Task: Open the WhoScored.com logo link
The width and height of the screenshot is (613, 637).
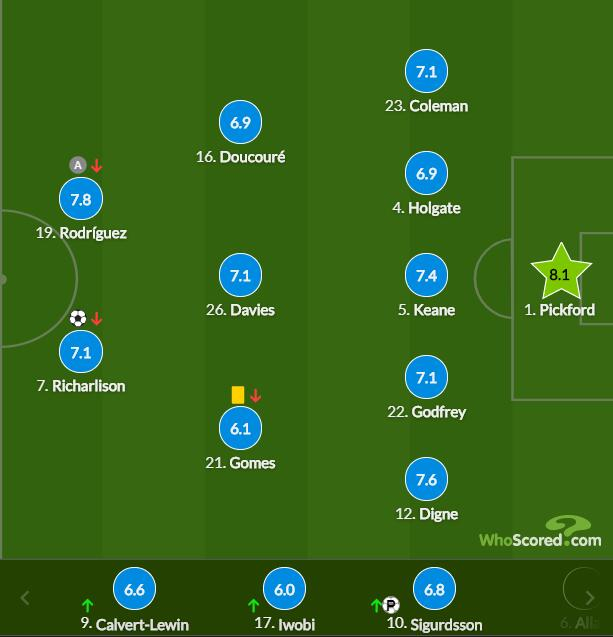Action: pyautogui.click(x=539, y=534)
